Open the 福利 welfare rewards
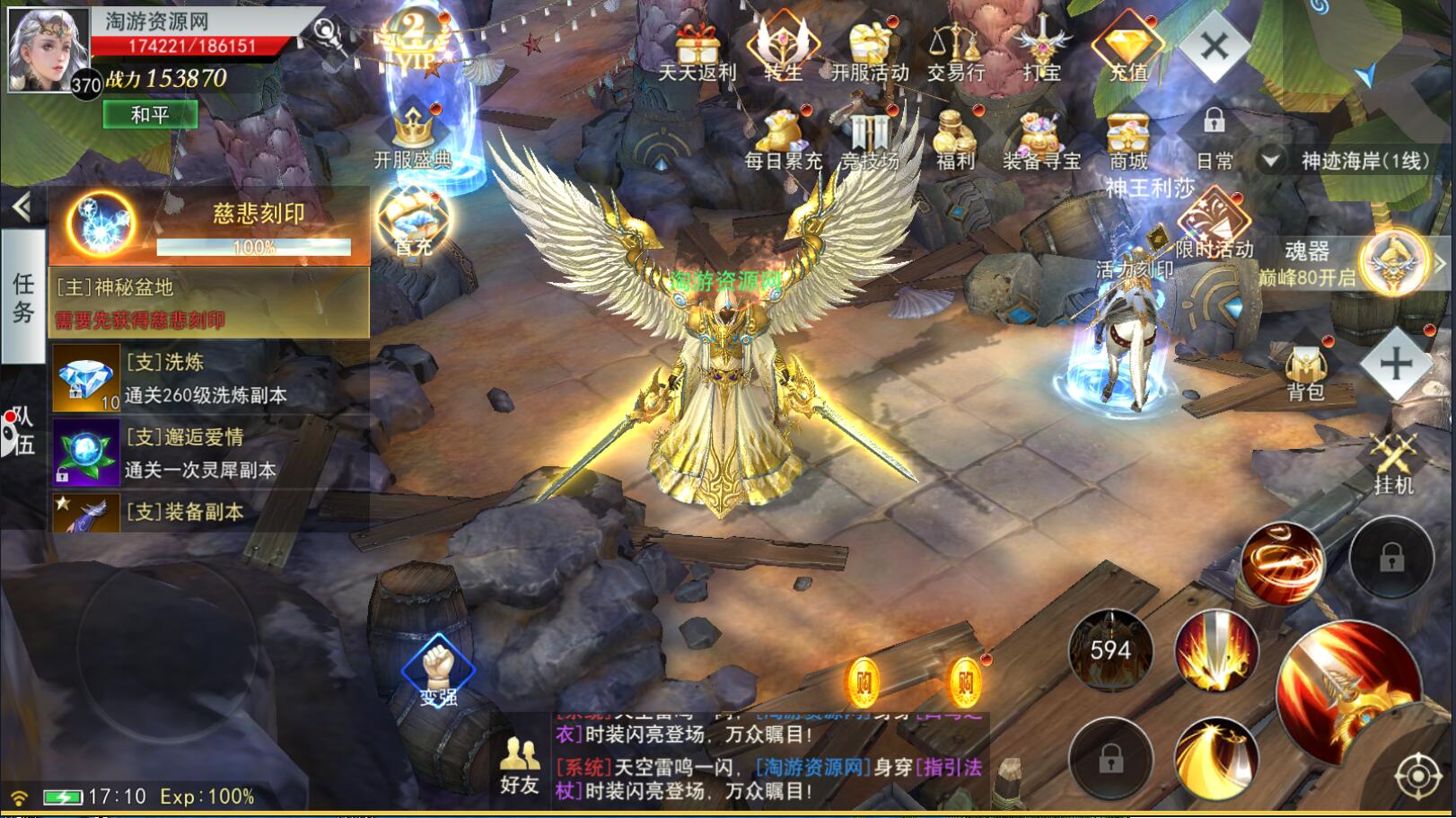Image resolution: width=1456 pixels, height=818 pixels. (x=955, y=141)
